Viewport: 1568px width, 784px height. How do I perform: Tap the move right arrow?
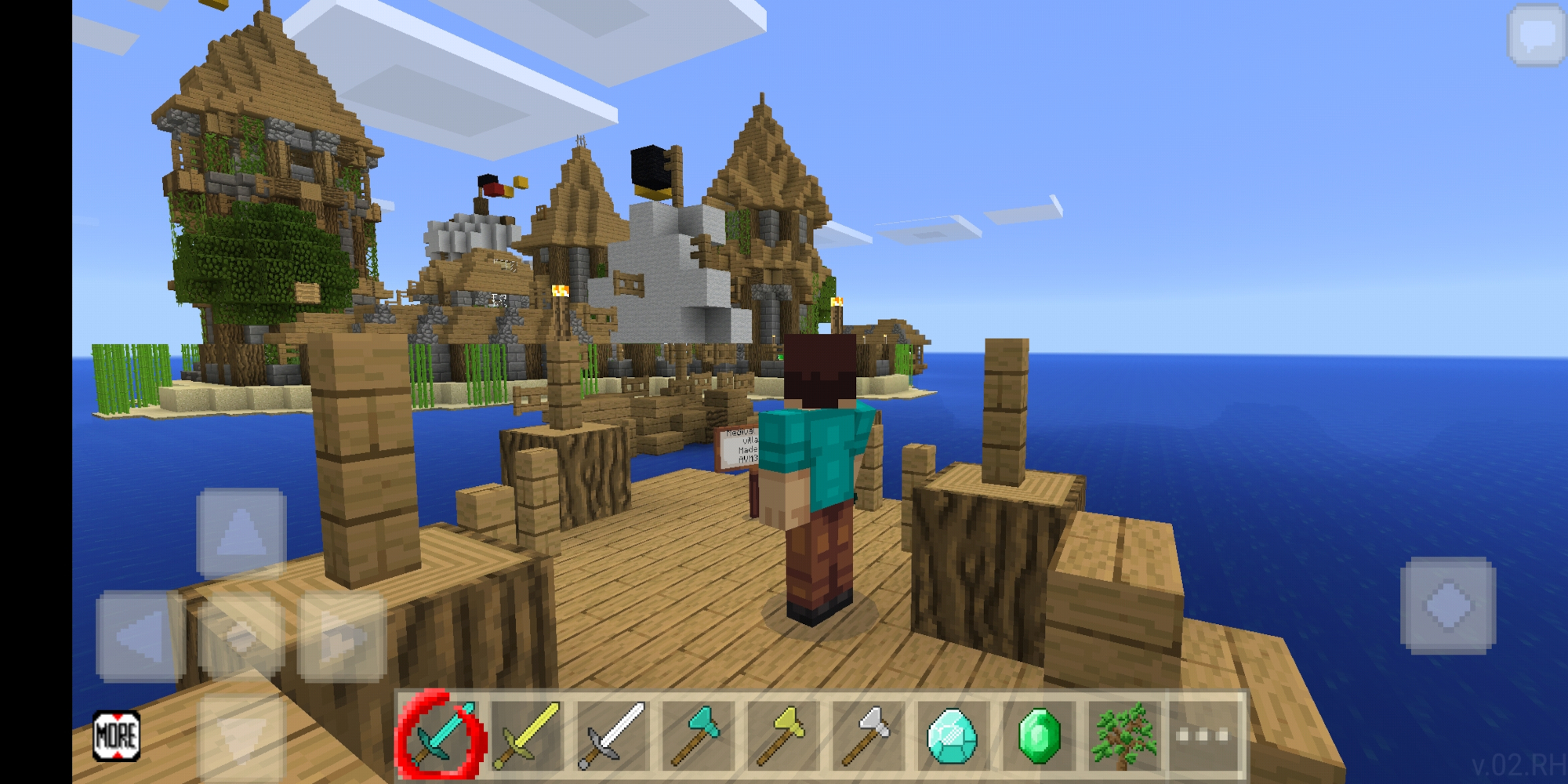pyautogui.click(x=342, y=636)
